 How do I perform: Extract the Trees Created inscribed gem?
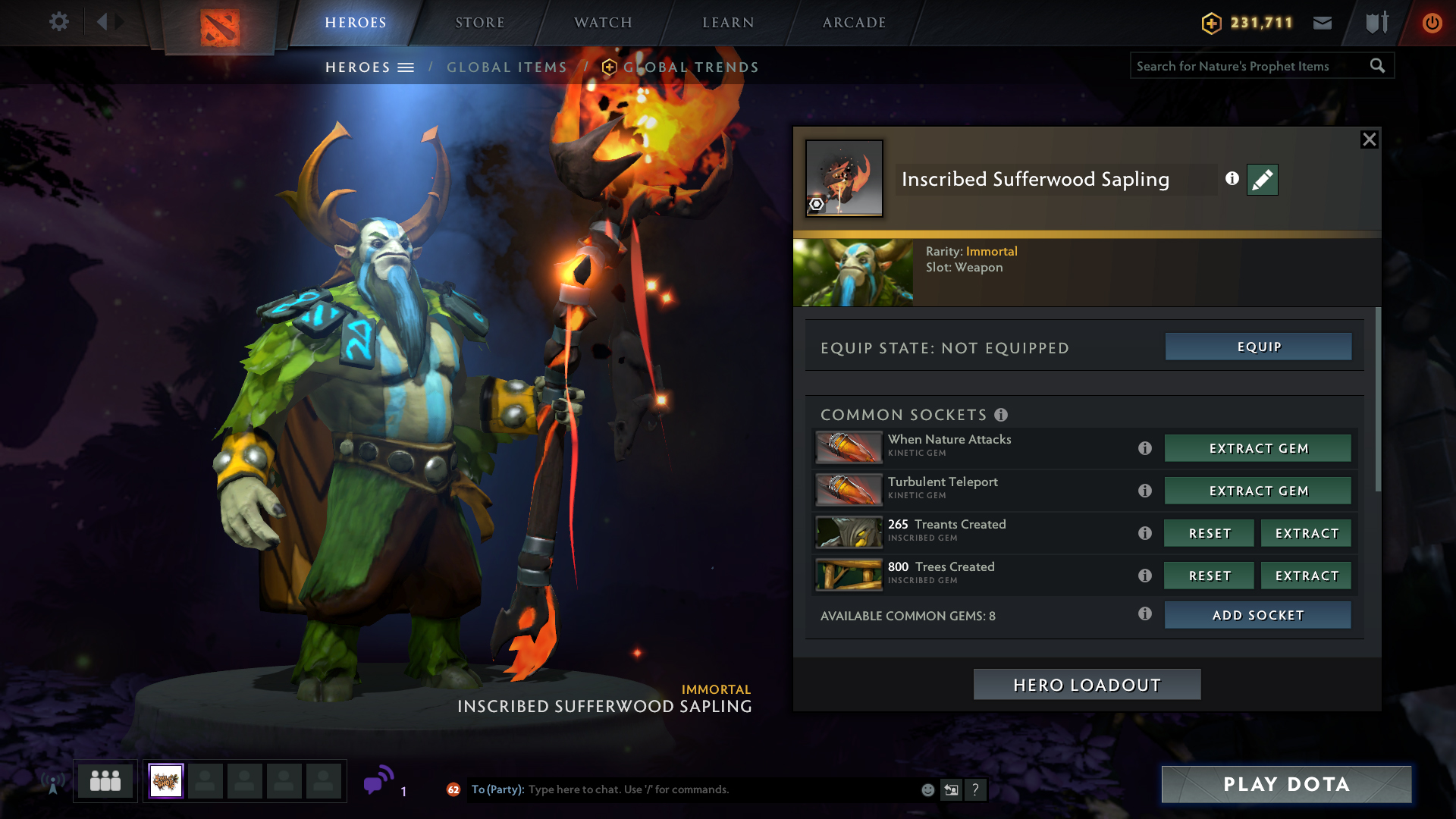click(1306, 576)
